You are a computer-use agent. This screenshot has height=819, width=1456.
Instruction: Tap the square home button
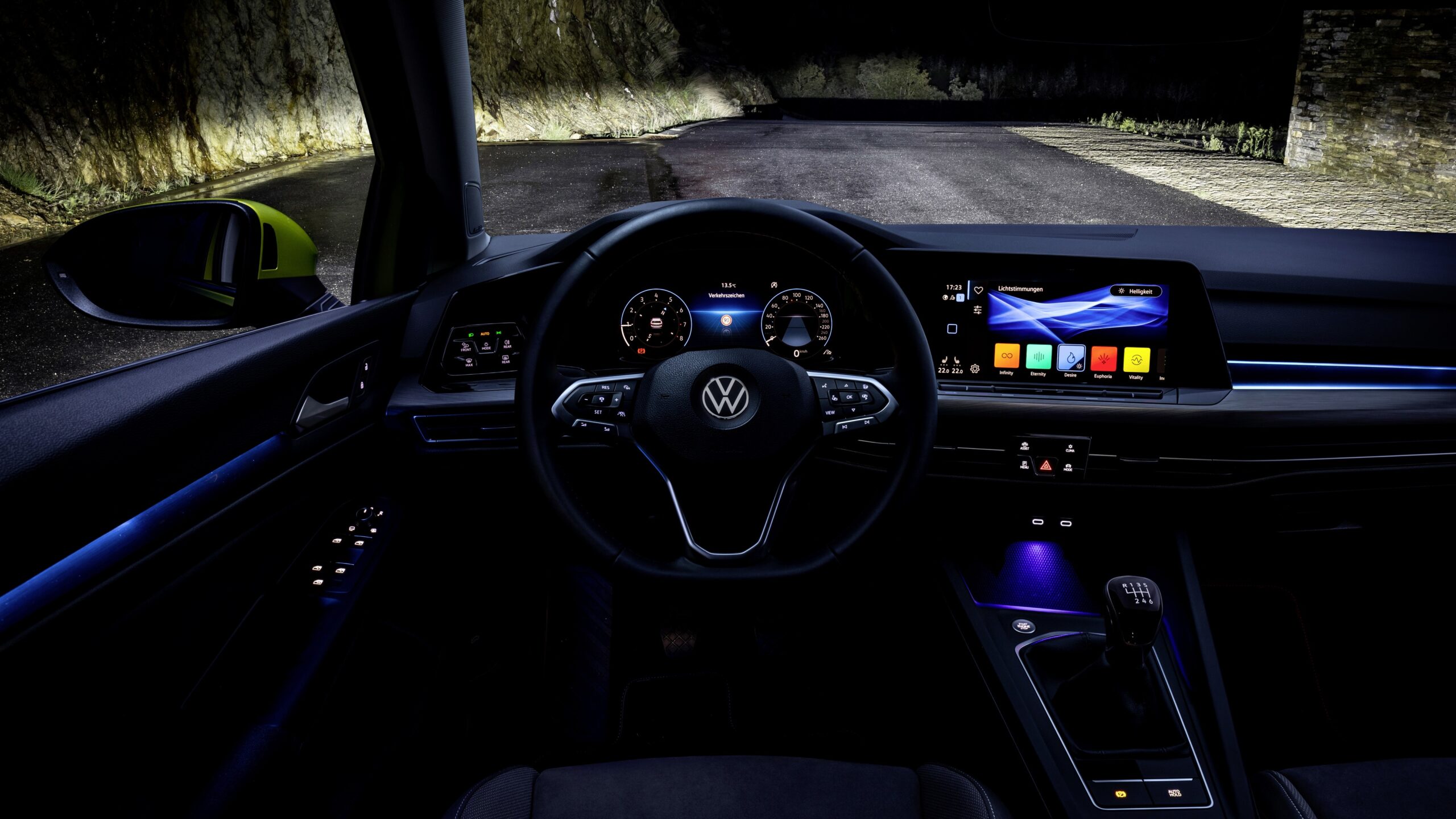click(x=952, y=329)
